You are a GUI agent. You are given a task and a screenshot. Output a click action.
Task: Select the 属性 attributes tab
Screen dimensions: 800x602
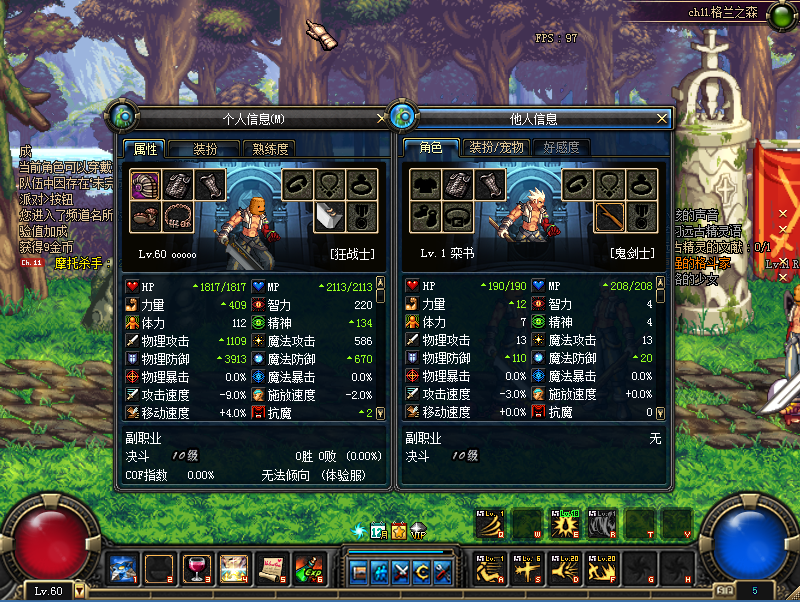[x=146, y=148]
